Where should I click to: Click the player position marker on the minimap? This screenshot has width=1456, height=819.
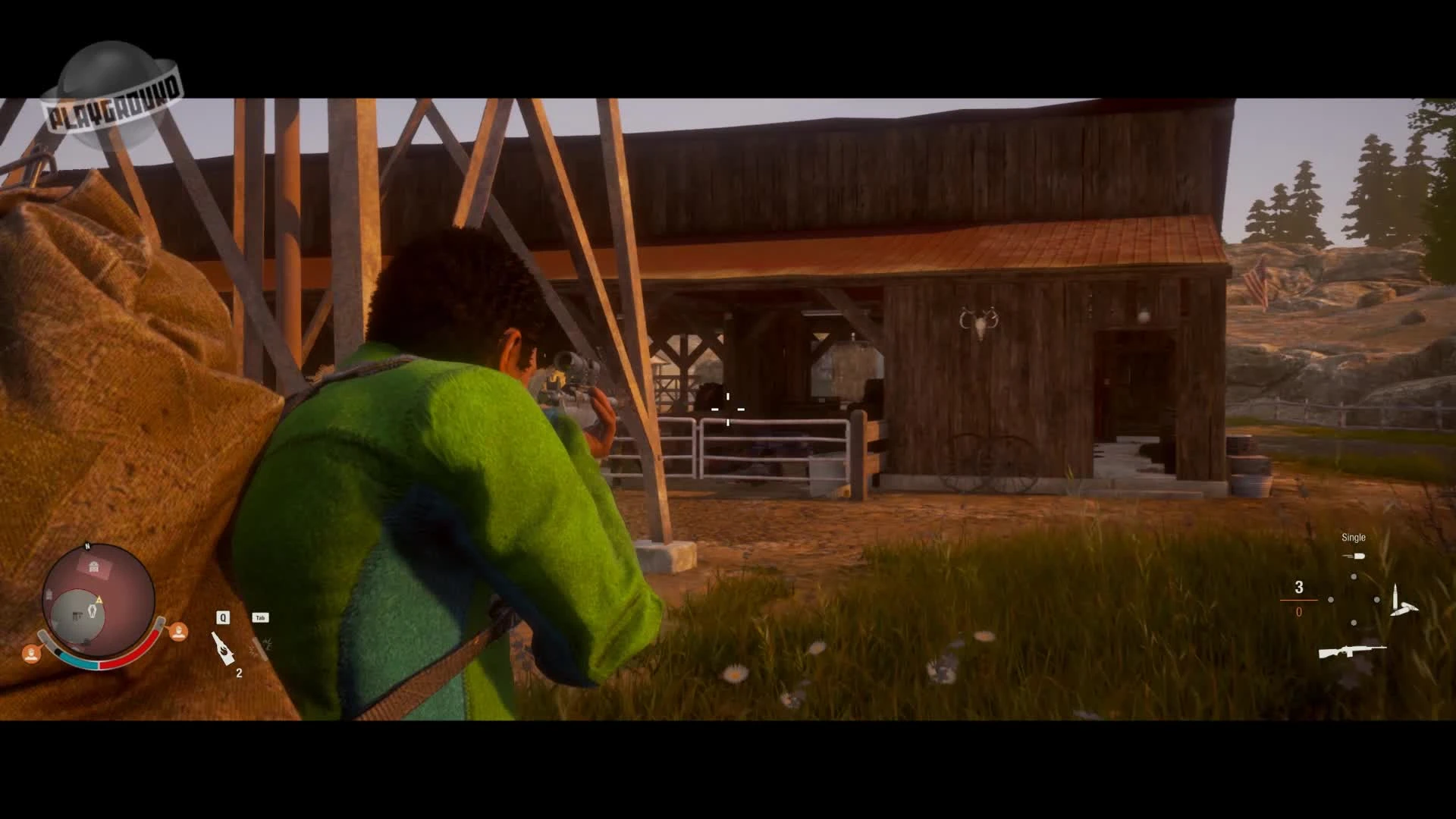(93, 613)
